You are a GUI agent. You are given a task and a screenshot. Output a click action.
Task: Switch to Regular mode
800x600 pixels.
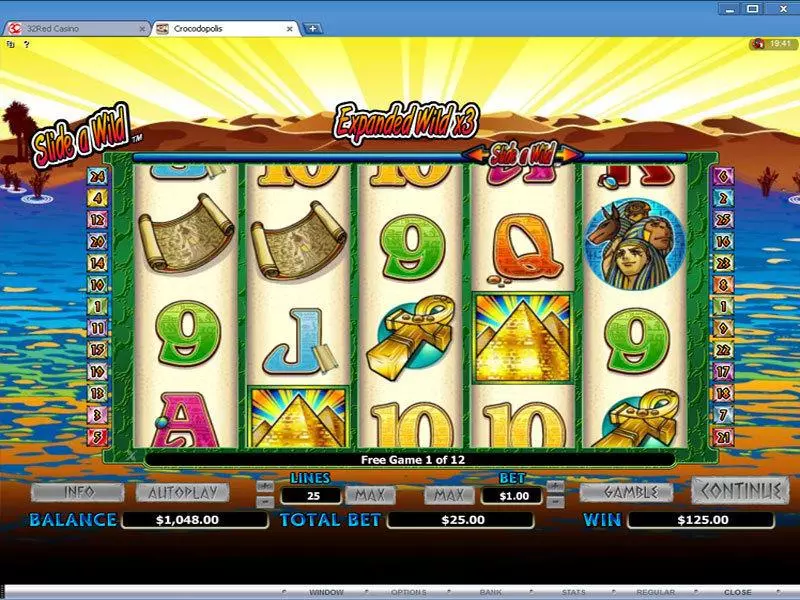click(x=656, y=592)
